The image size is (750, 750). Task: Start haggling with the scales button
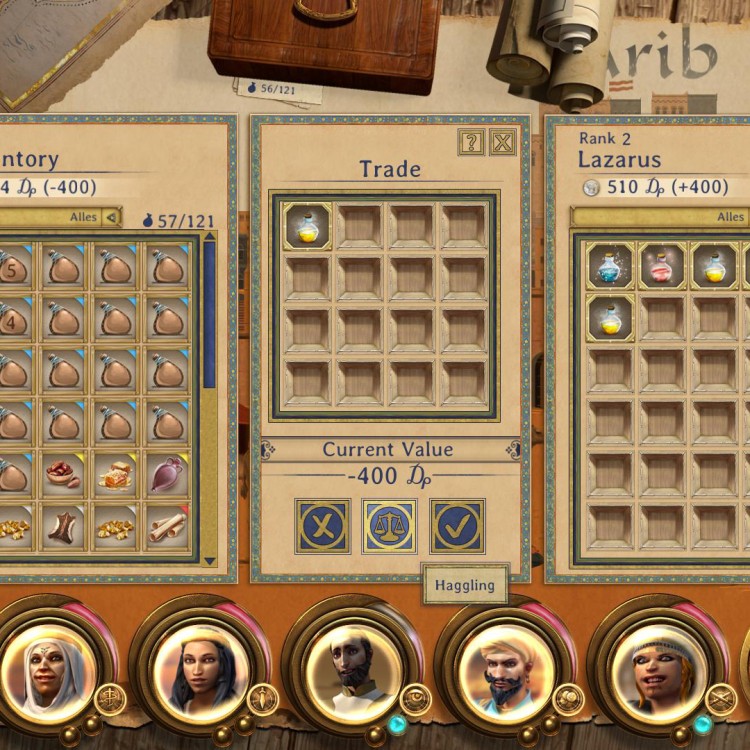tap(389, 526)
